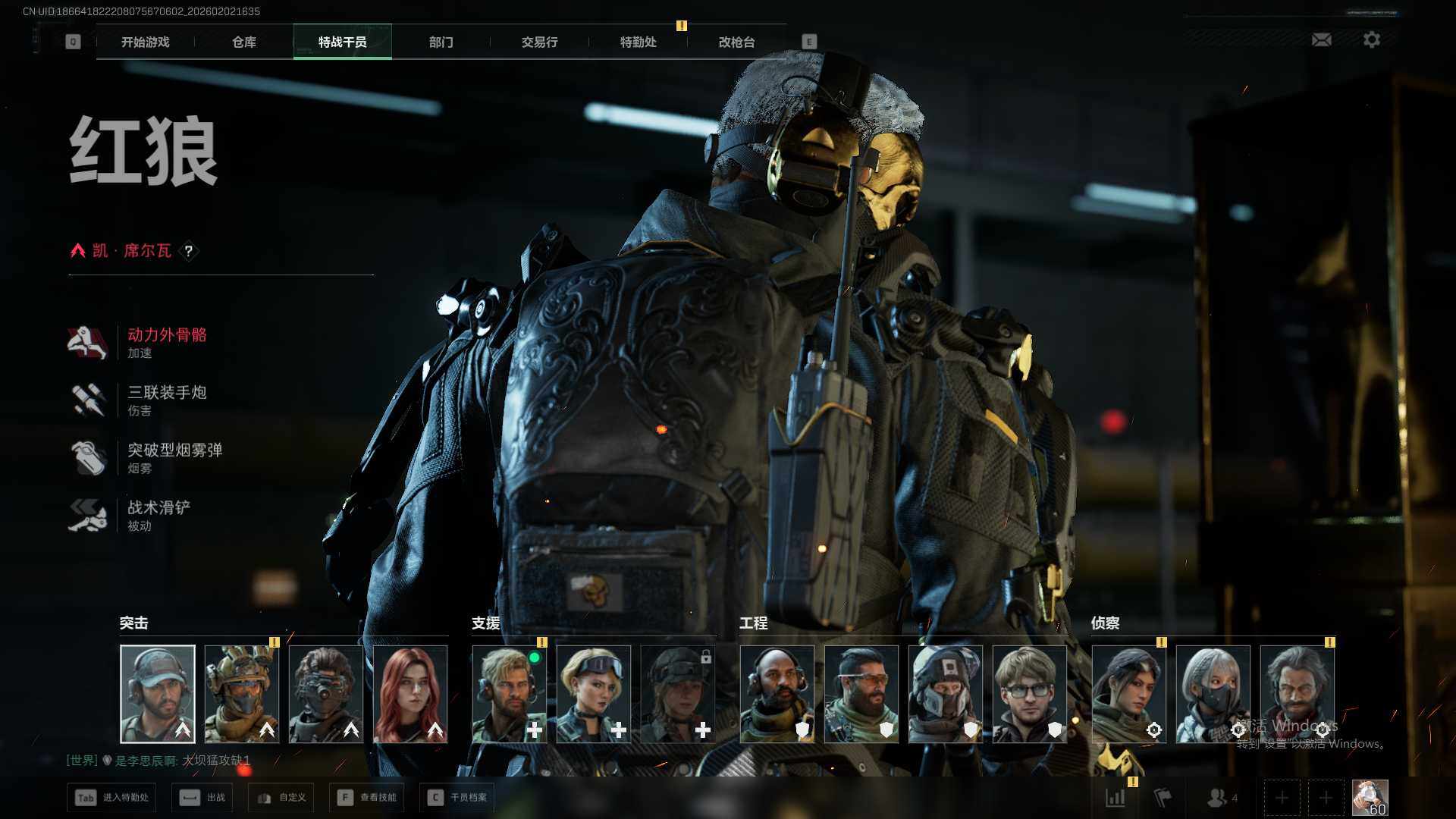Screen dimensions: 1456x819
Task: View the 战术滑铲 passive skill
Action: coord(158,515)
